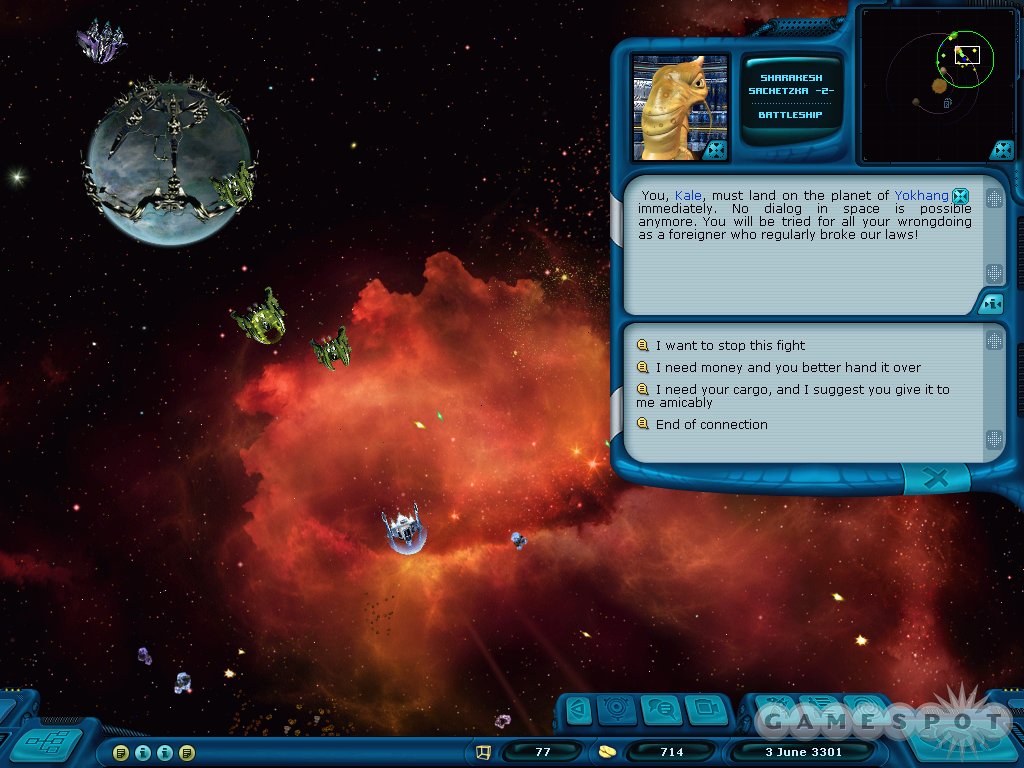Viewport: 1024px width, 768px height.
Task: Click the back arrow toolbar button
Action: tap(577, 710)
